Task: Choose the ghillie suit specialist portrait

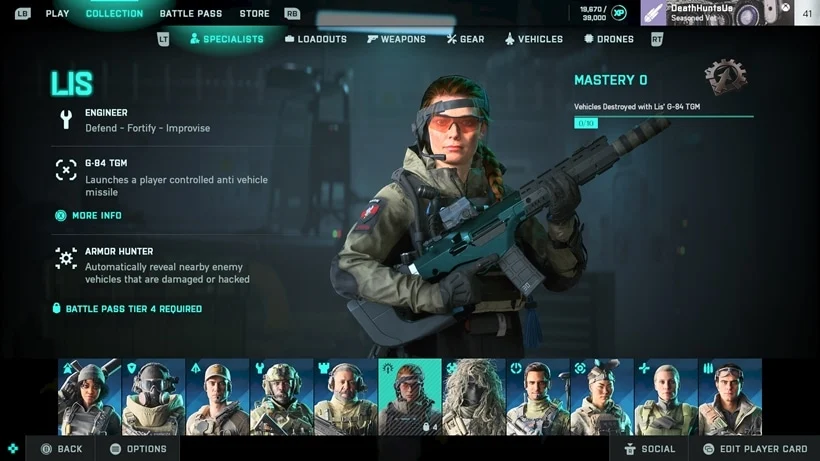Action: [474, 397]
